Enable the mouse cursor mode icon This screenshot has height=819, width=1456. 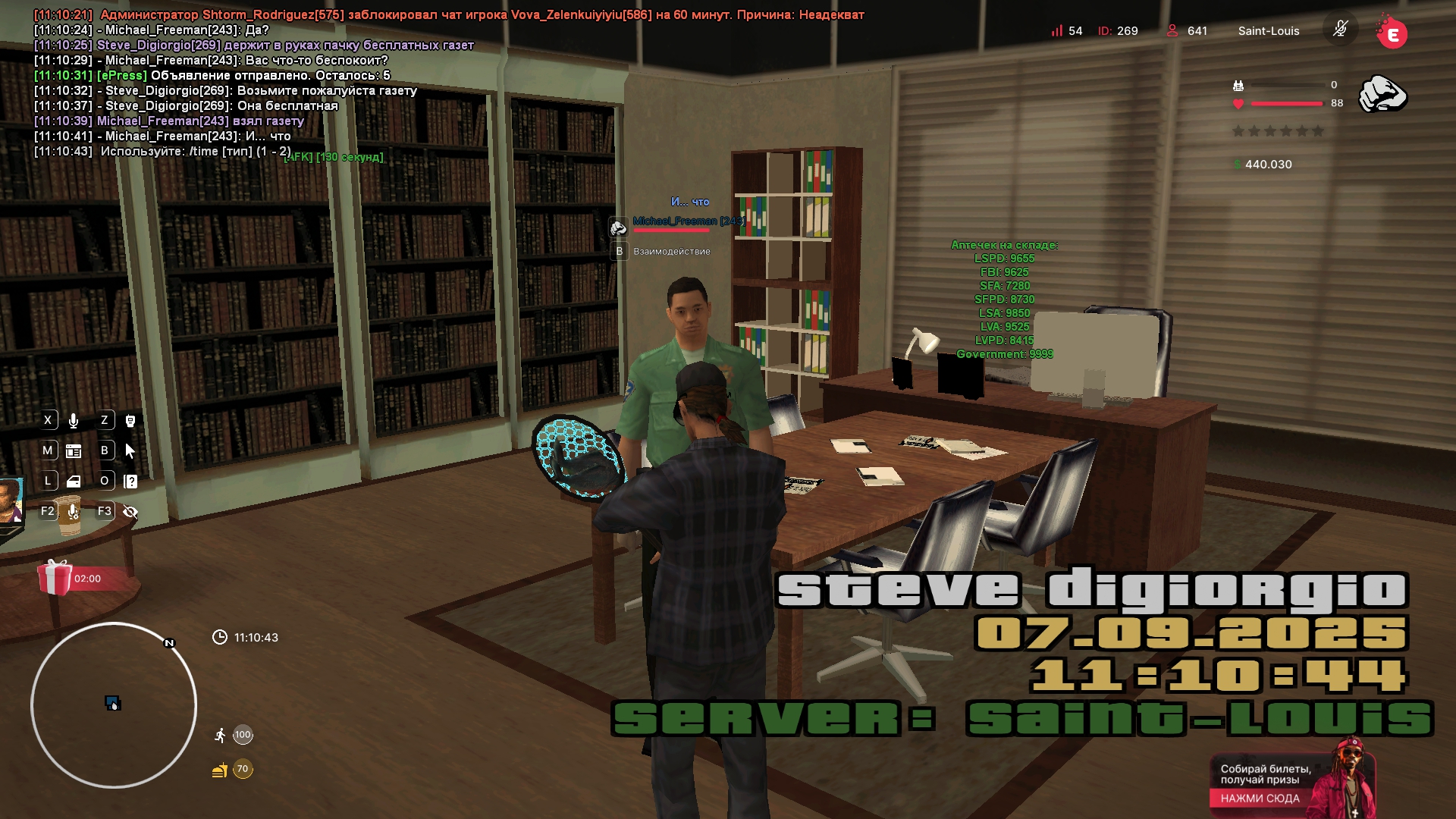[130, 451]
